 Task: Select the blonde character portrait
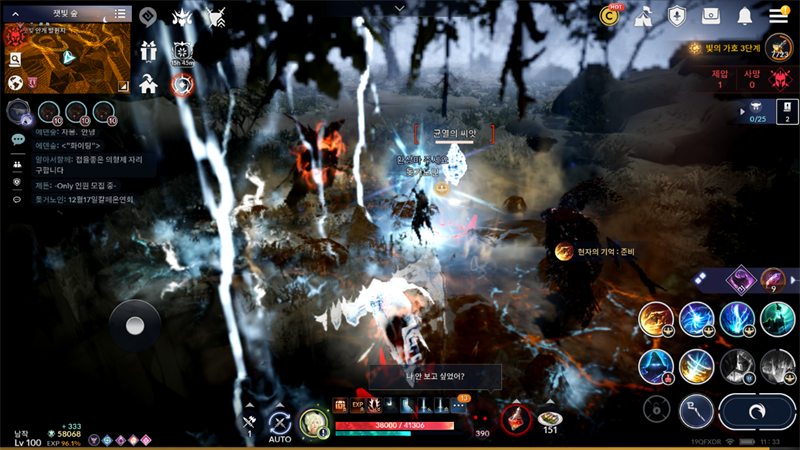point(313,422)
